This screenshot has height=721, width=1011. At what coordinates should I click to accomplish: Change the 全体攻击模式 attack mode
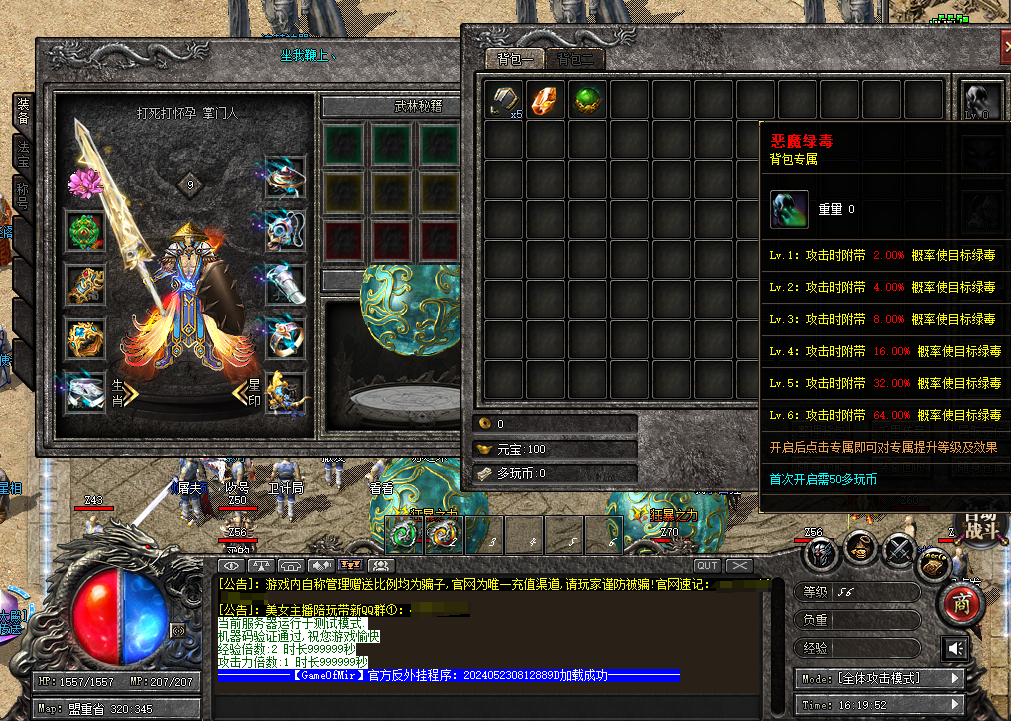[x=878, y=678]
